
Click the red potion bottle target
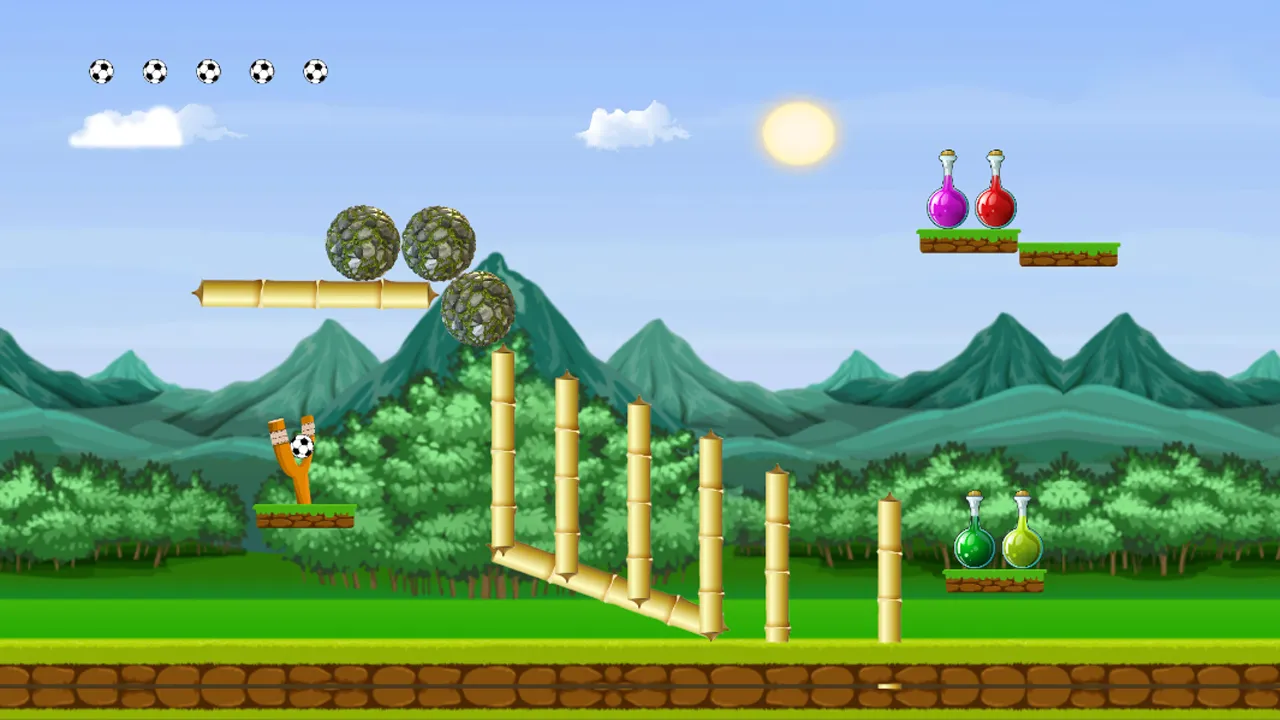point(995,203)
